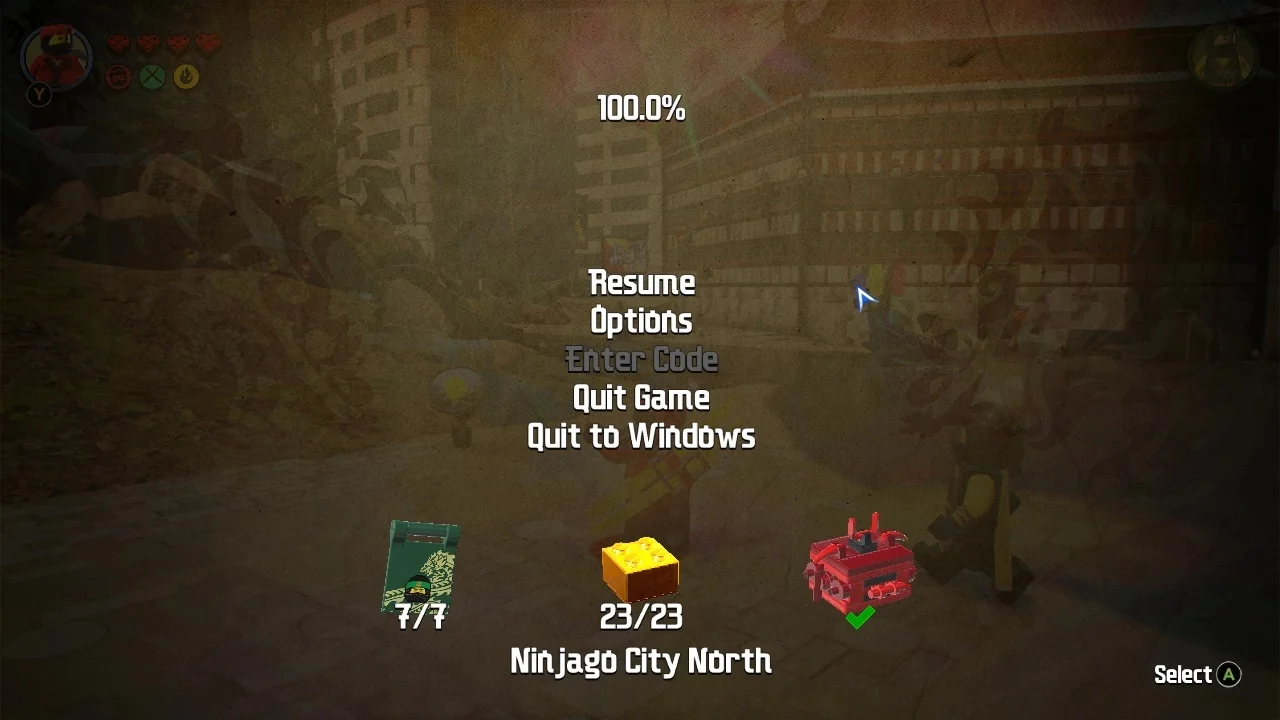This screenshot has height=720, width=1280.
Task: Click the green crossed swords ability icon
Action: [152, 76]
